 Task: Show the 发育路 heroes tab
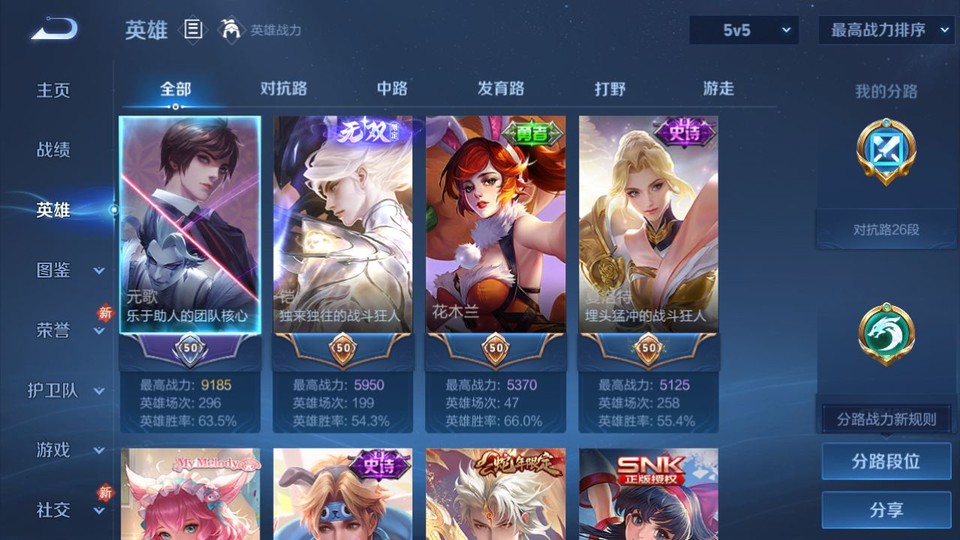coord(501,89)
